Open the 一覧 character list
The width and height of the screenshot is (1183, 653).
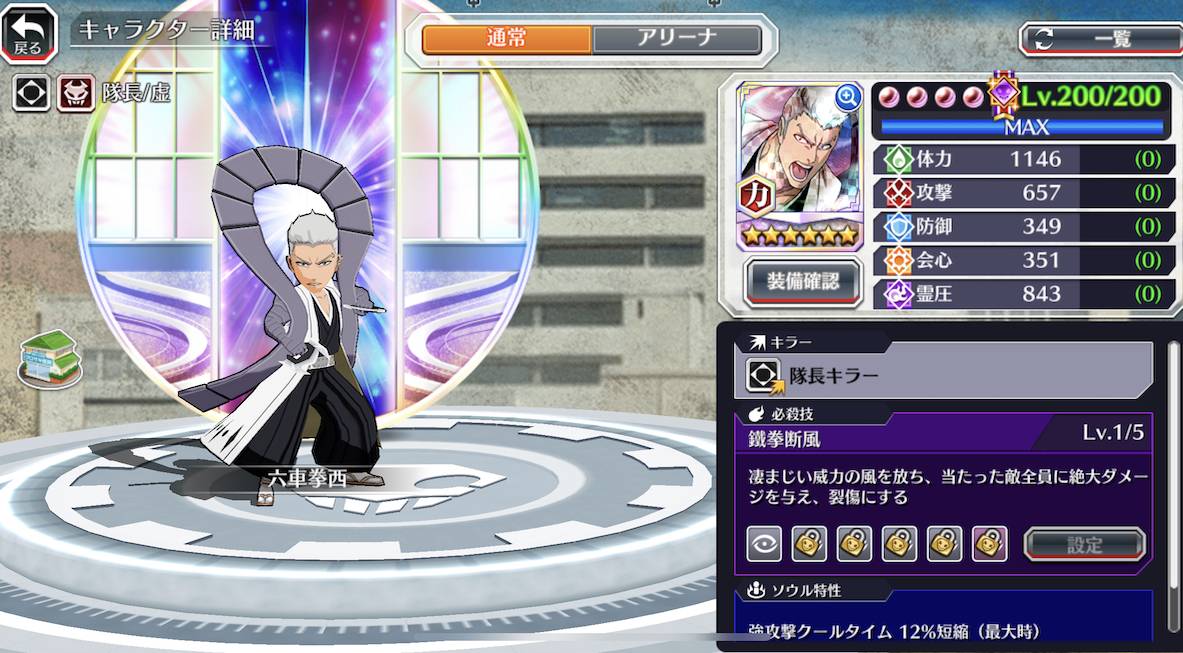(1098, 39)
